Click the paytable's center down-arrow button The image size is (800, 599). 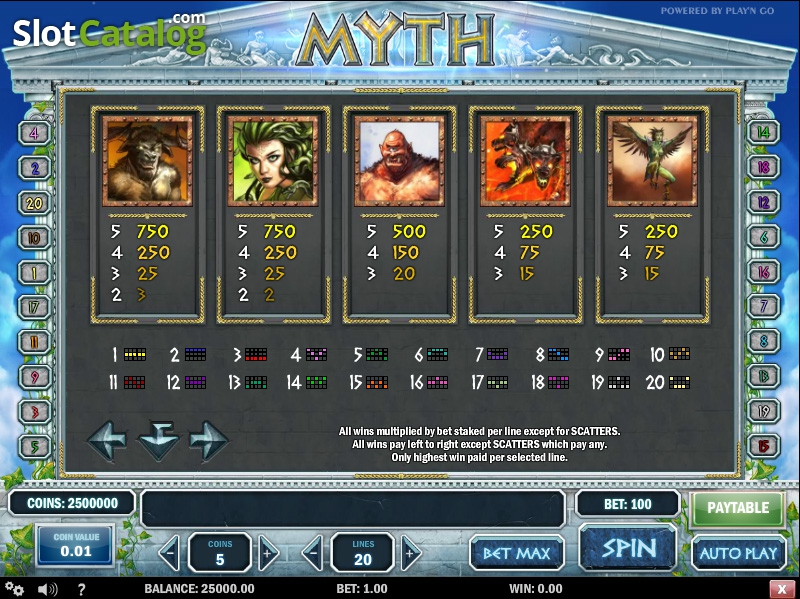tap(158, 440)
